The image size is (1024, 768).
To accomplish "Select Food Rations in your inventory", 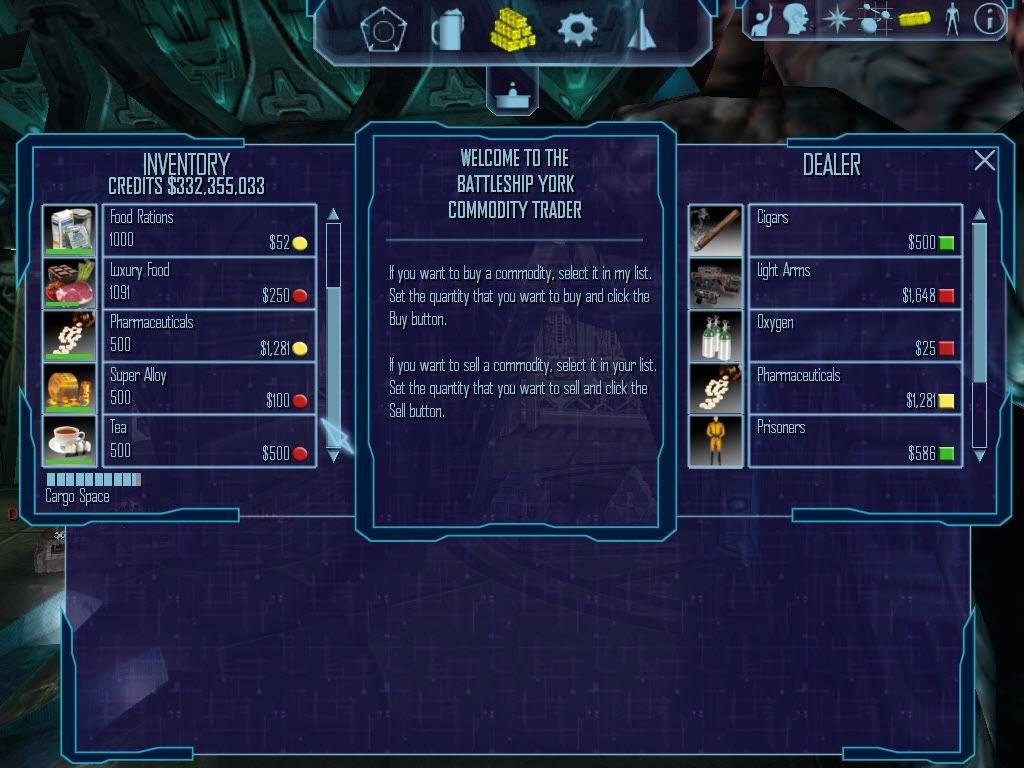I will pos(208,230).
